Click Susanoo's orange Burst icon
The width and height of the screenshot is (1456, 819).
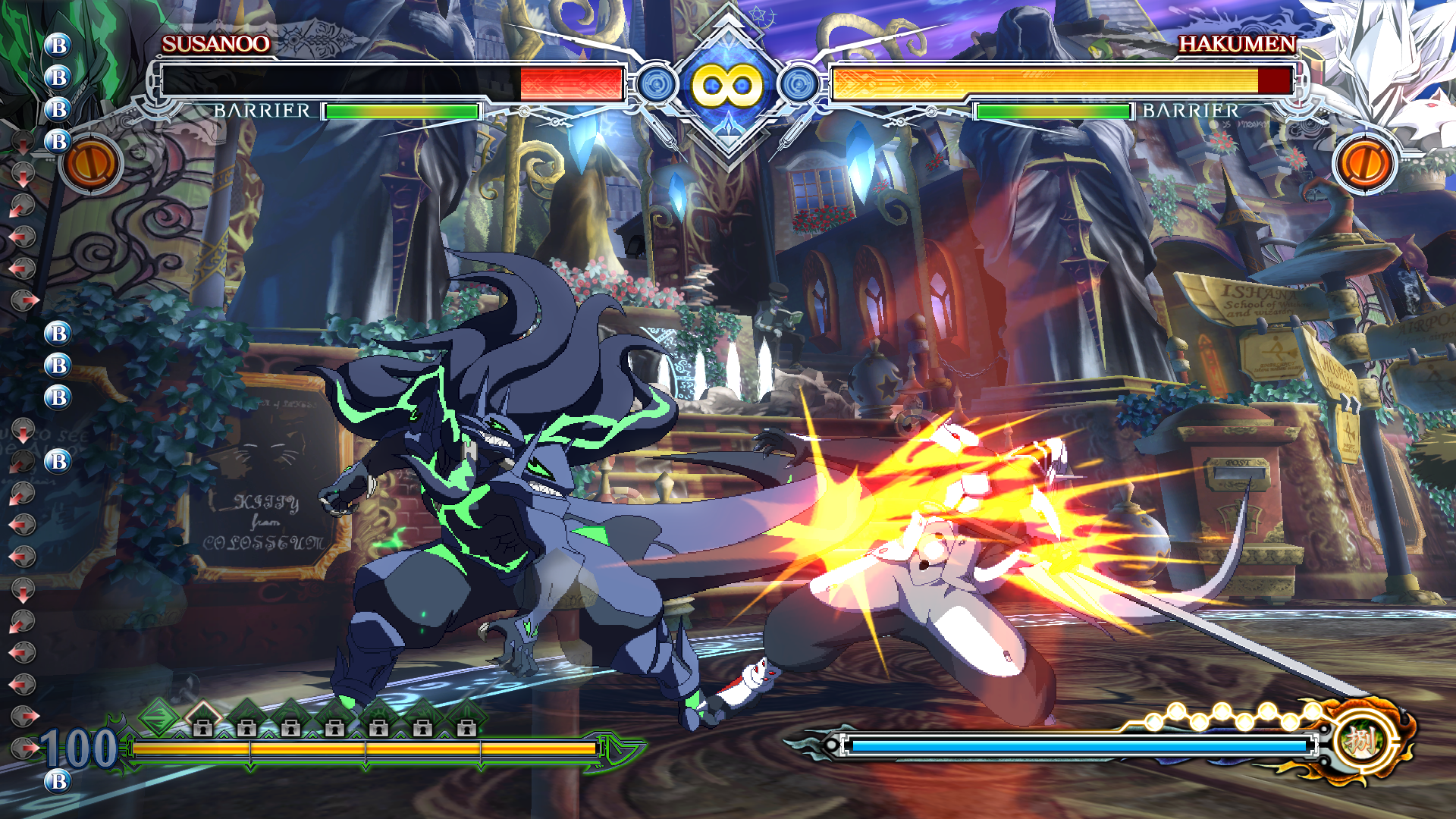point(90,164)
